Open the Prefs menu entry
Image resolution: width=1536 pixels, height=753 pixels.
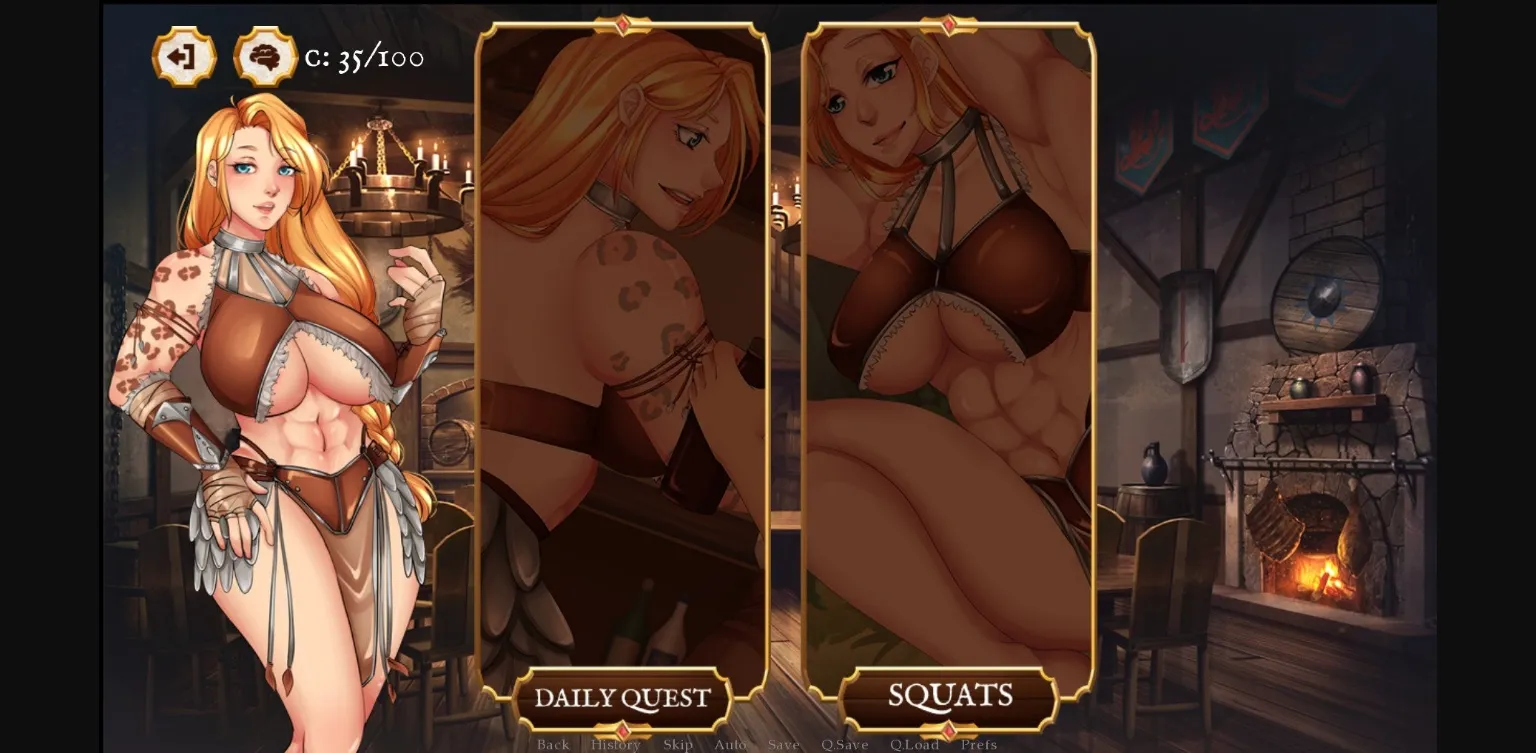tap(979, 745)
